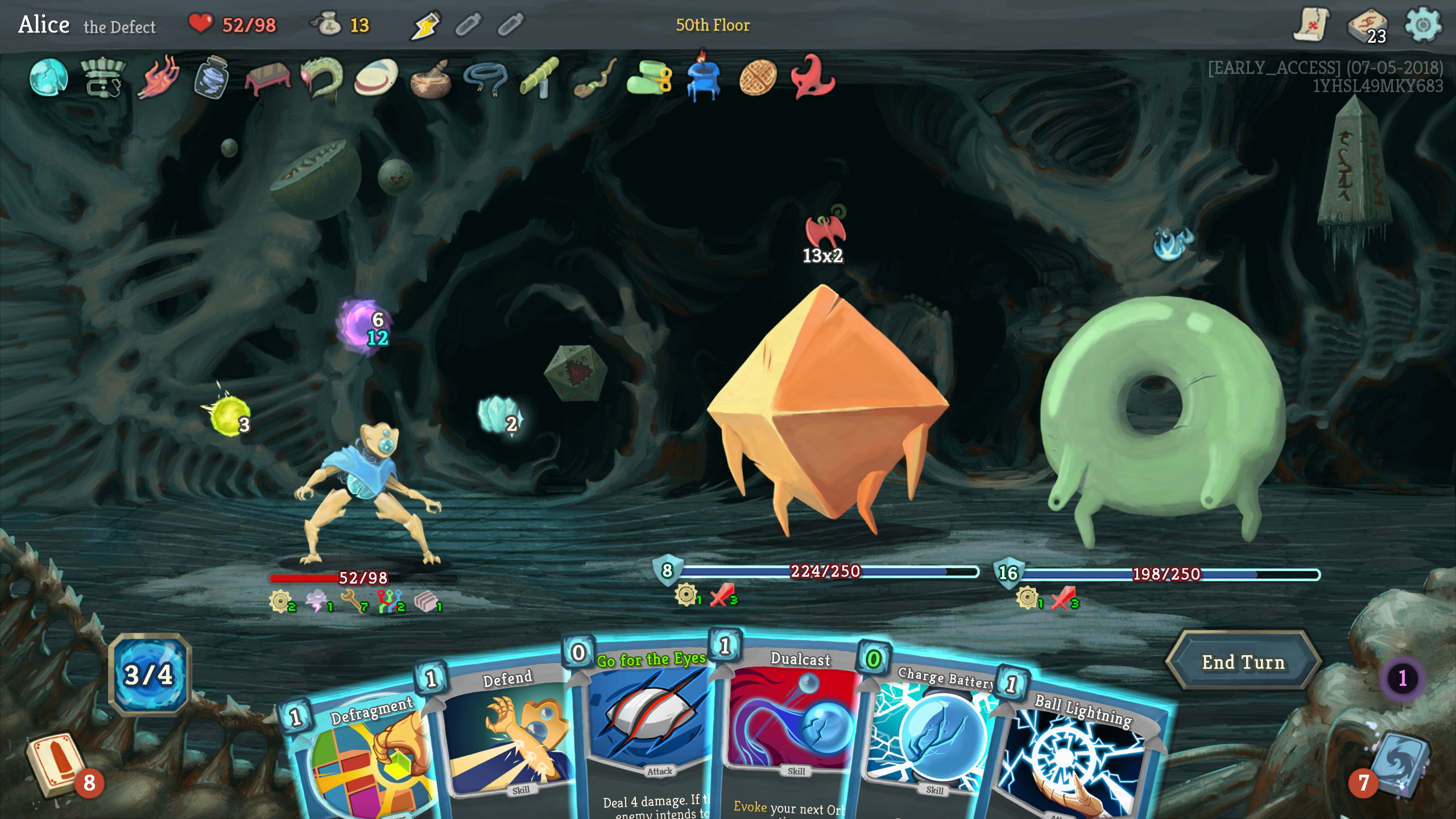Inspect the red mask relic
The image size is (1456, 819).
(812, 78)
